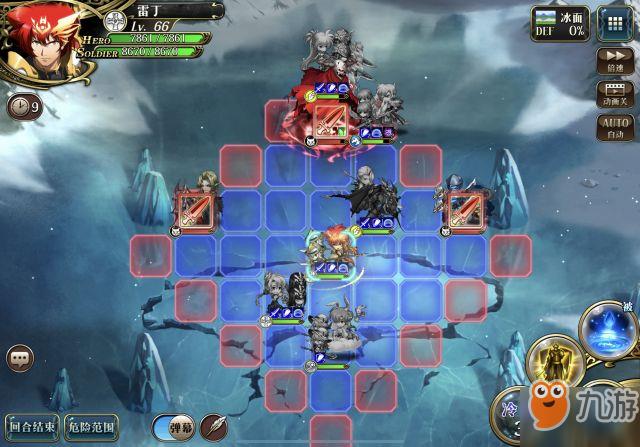The height and width of the screenshot is (447, 640).
Task: Toggle double speed (倍速)
Action: coord(612,61)
